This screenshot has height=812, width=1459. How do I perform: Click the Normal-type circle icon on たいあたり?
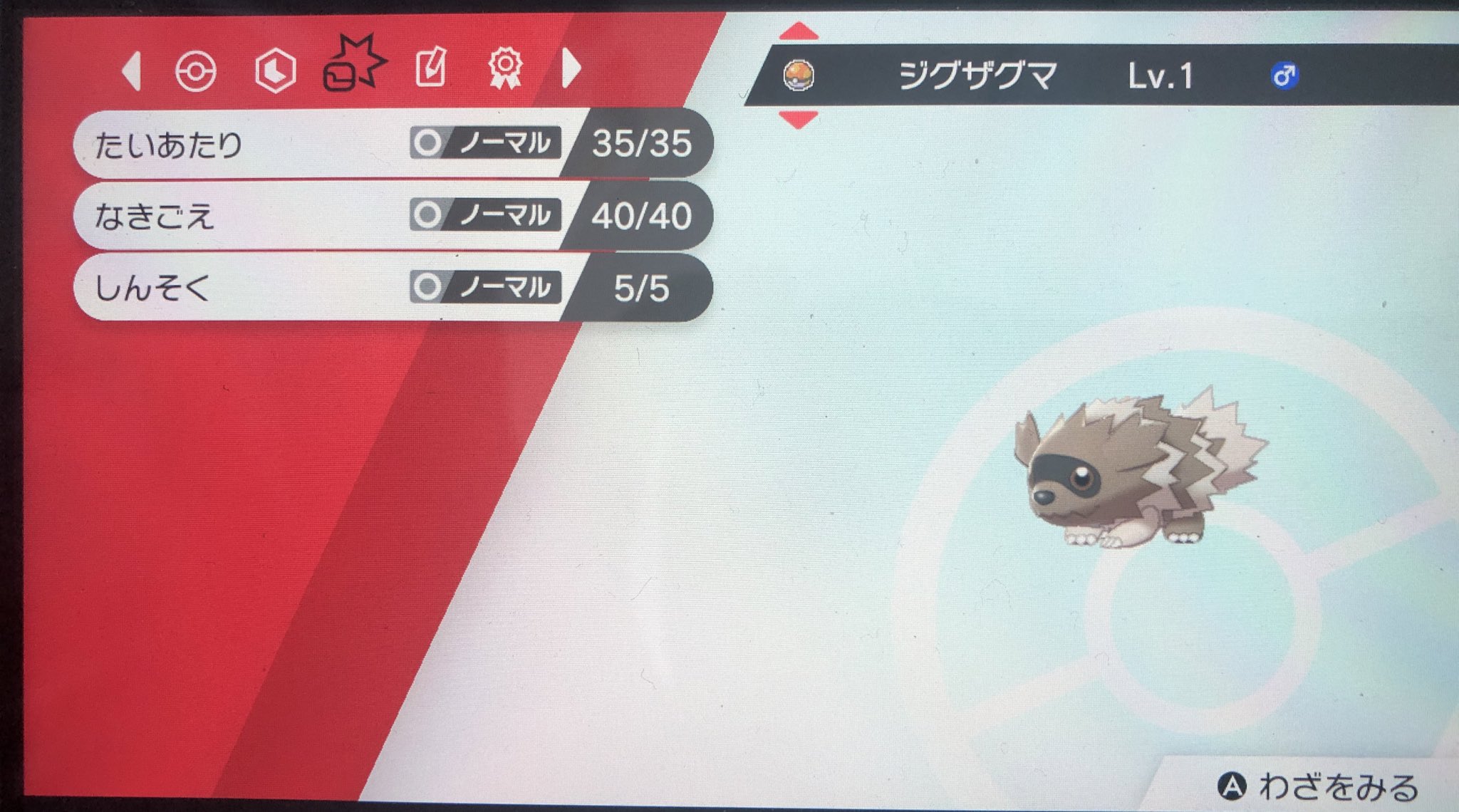[427, 142]
